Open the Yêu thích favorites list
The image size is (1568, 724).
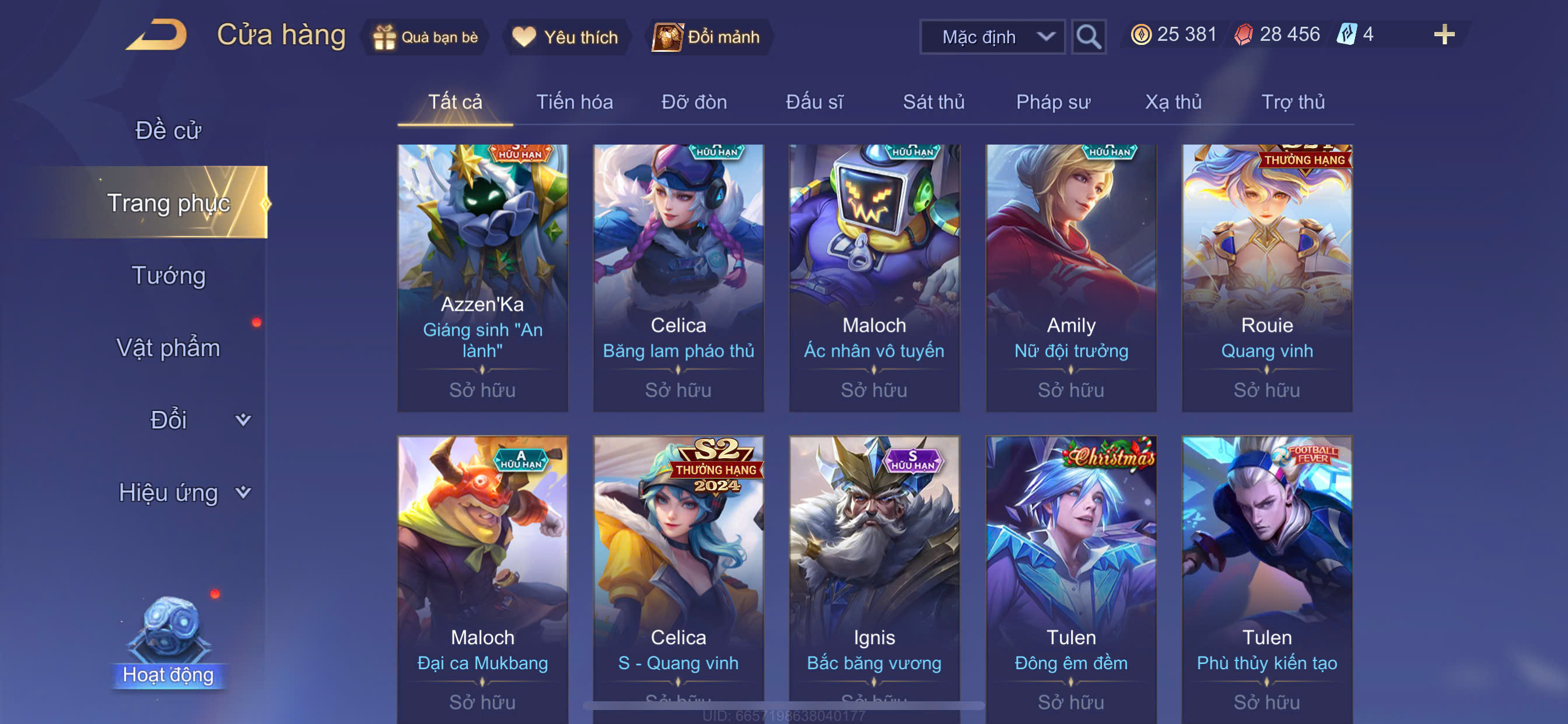565,37
